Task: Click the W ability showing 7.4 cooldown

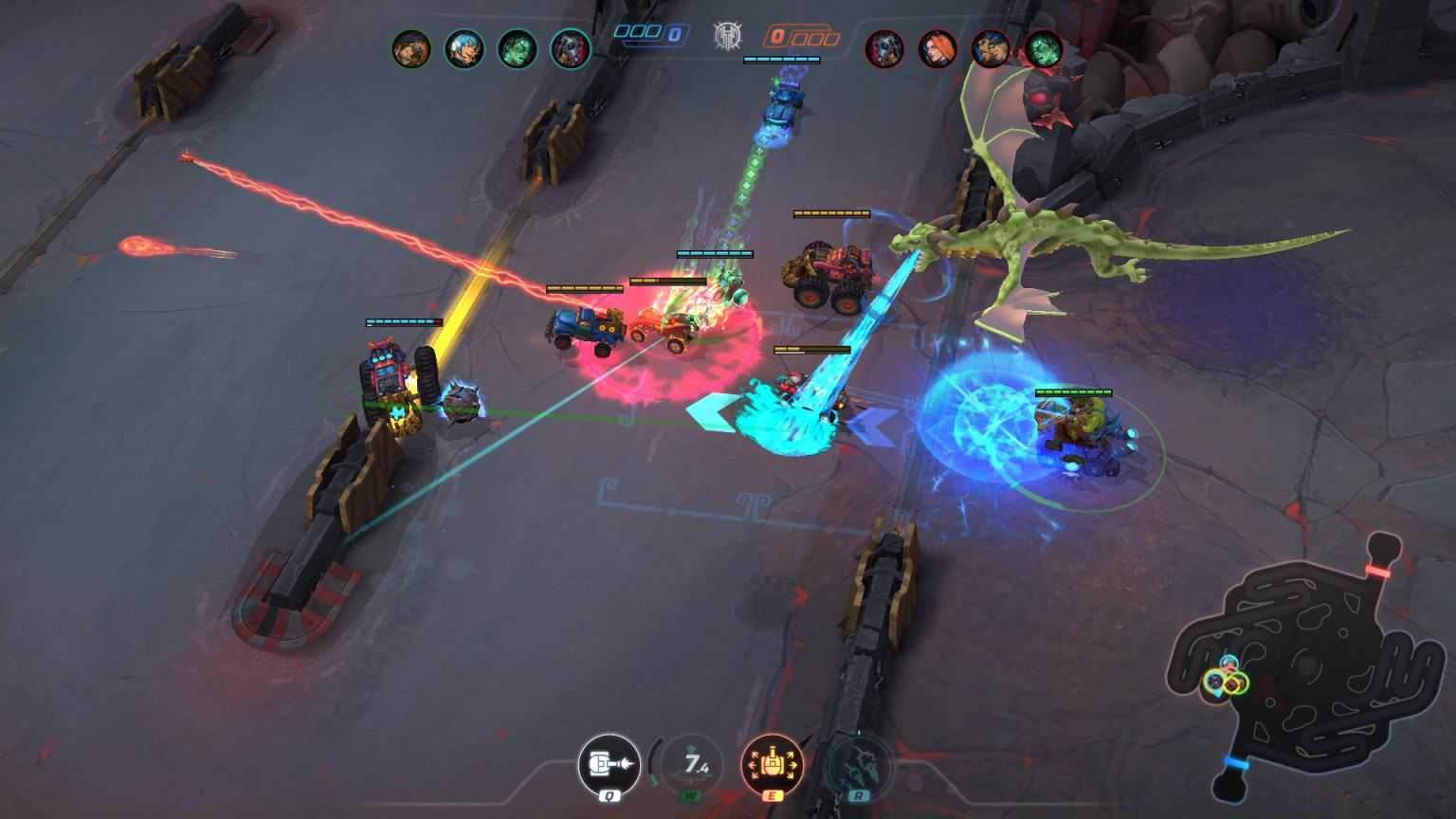Action: click(691, 765)
